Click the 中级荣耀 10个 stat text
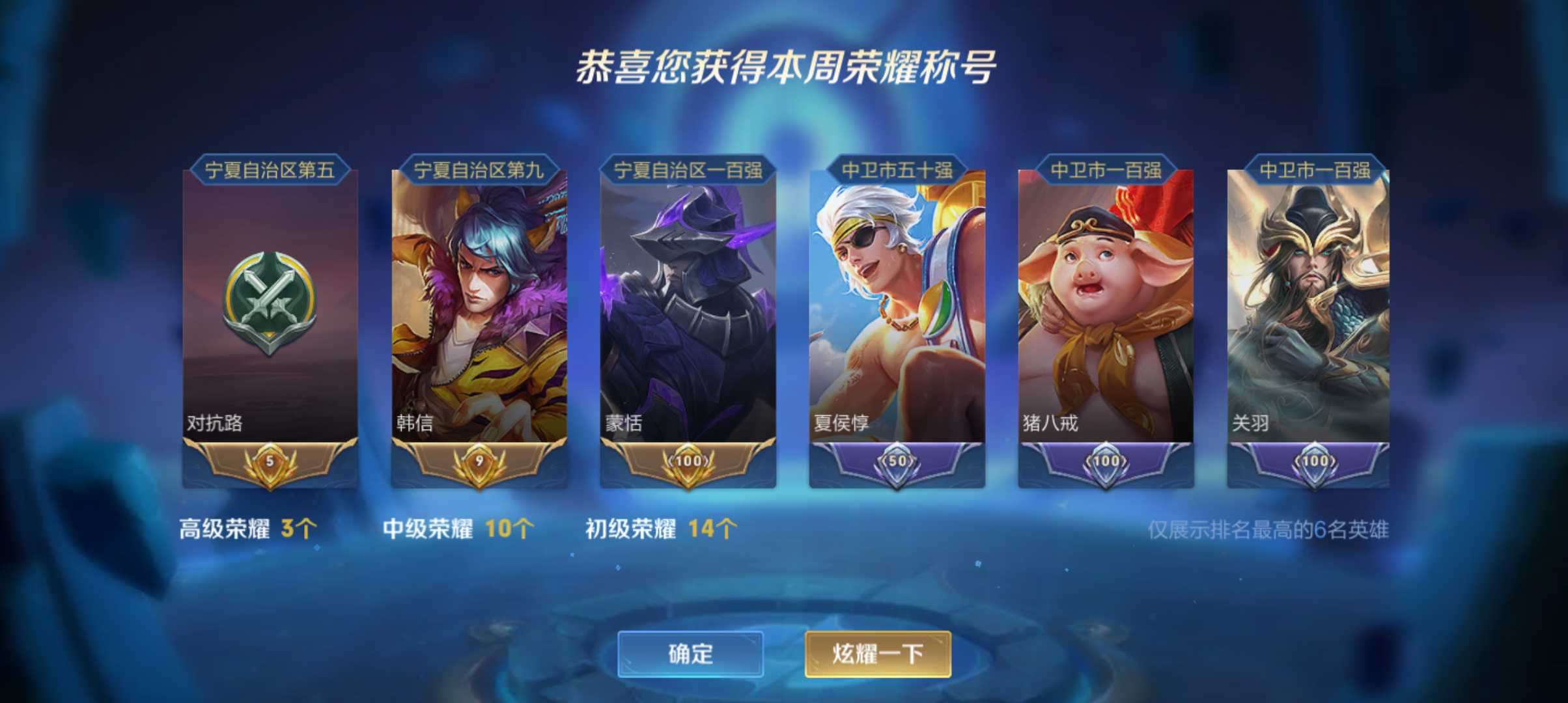 (456, 530)
